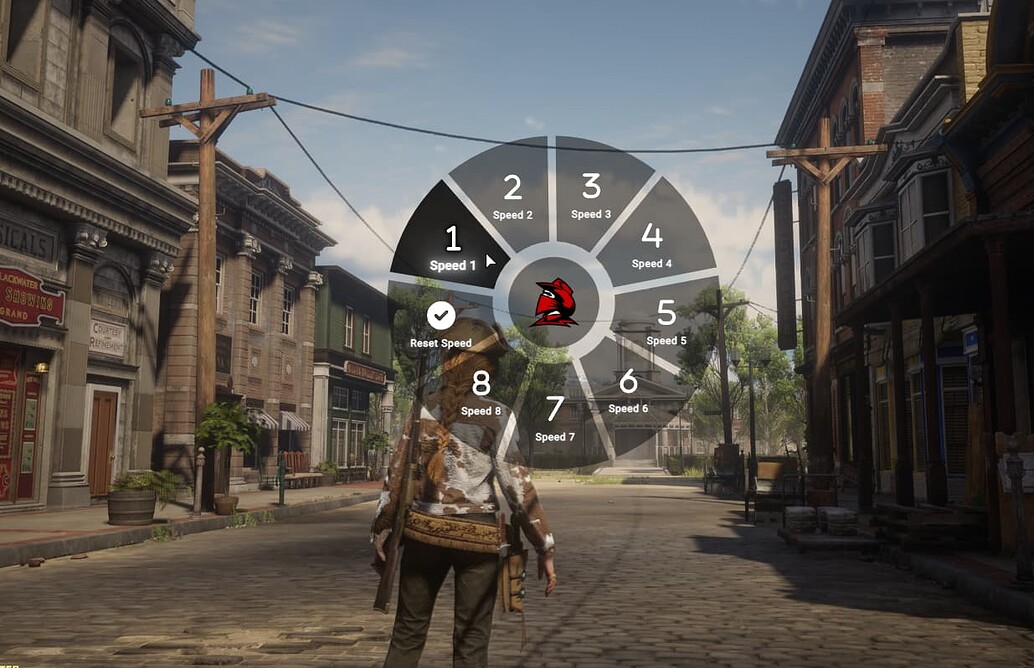1034x668 pixels.
Task: Set the Speed 4 option
Action: 651,244
